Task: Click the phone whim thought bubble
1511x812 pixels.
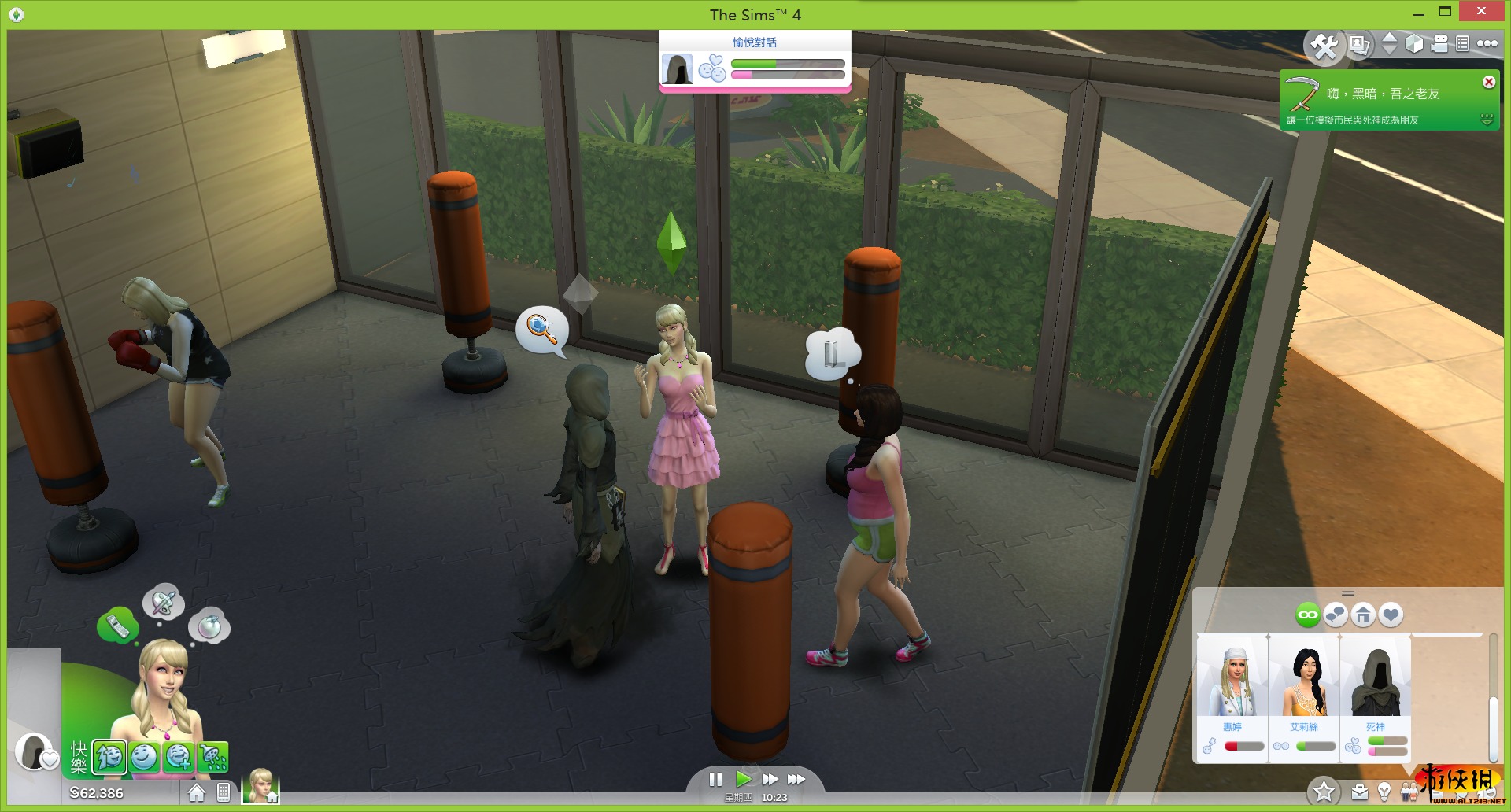Action: pos(117,626)
